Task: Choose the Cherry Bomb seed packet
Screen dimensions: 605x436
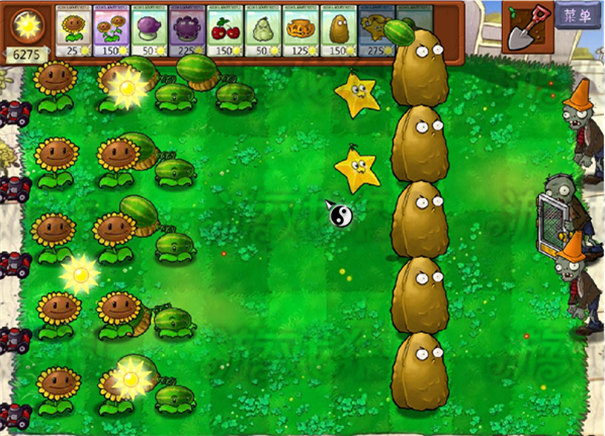Action: tap(224, 30)
